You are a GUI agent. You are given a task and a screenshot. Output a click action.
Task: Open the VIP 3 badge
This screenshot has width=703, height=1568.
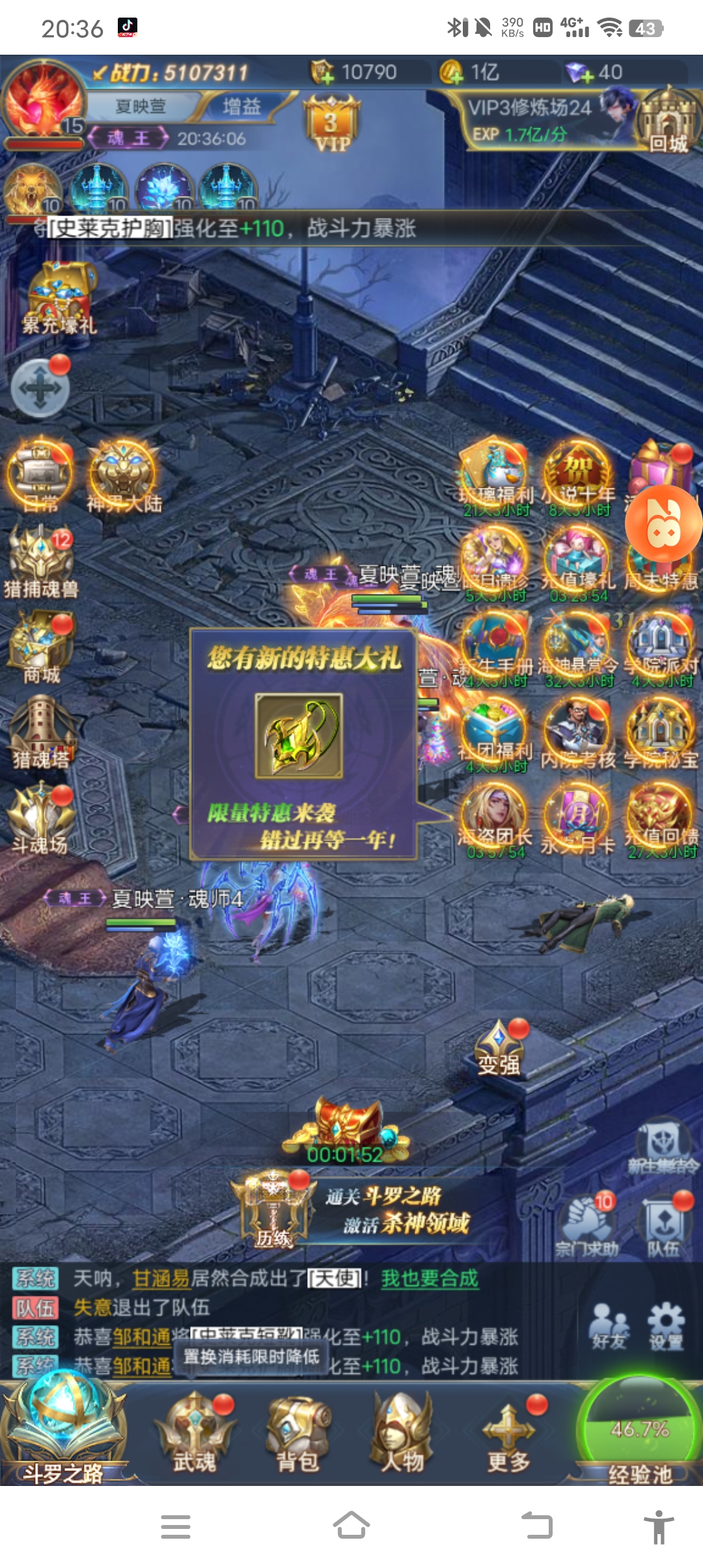(332, 124)
